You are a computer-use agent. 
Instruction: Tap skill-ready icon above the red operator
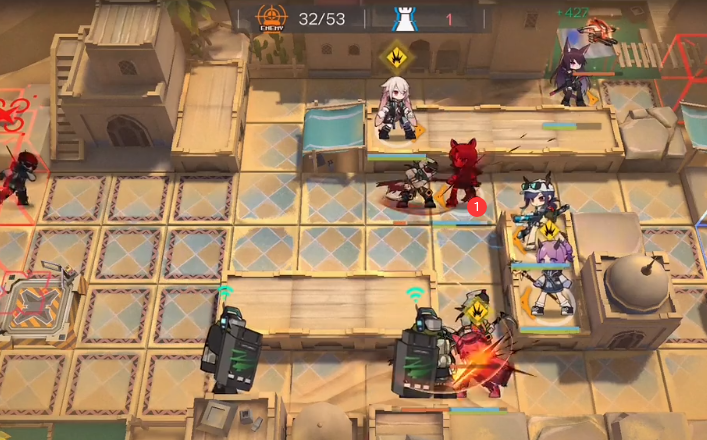pyautogui.click(x=477, y=309)
